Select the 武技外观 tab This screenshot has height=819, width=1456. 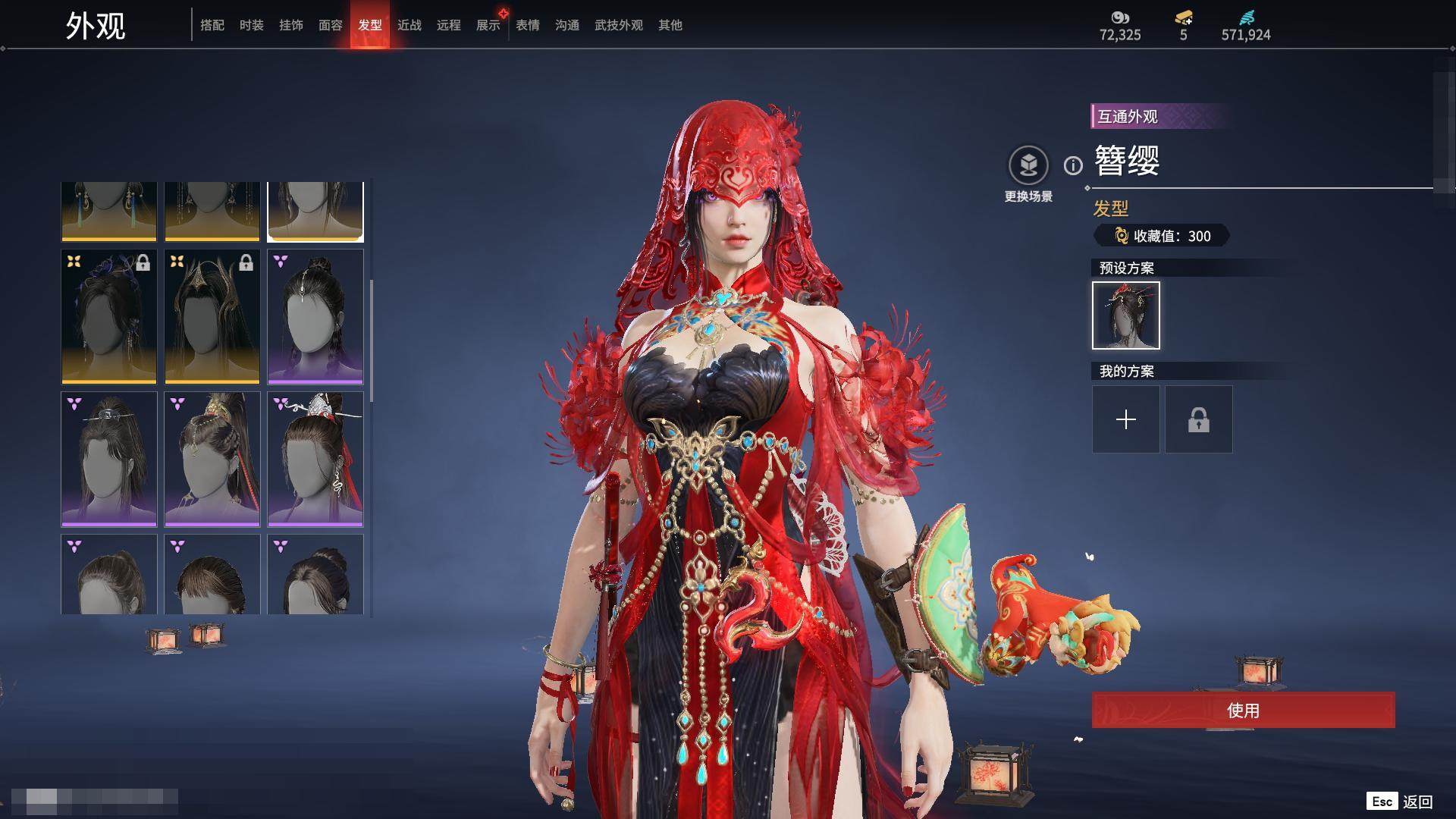tap(619, 25)
